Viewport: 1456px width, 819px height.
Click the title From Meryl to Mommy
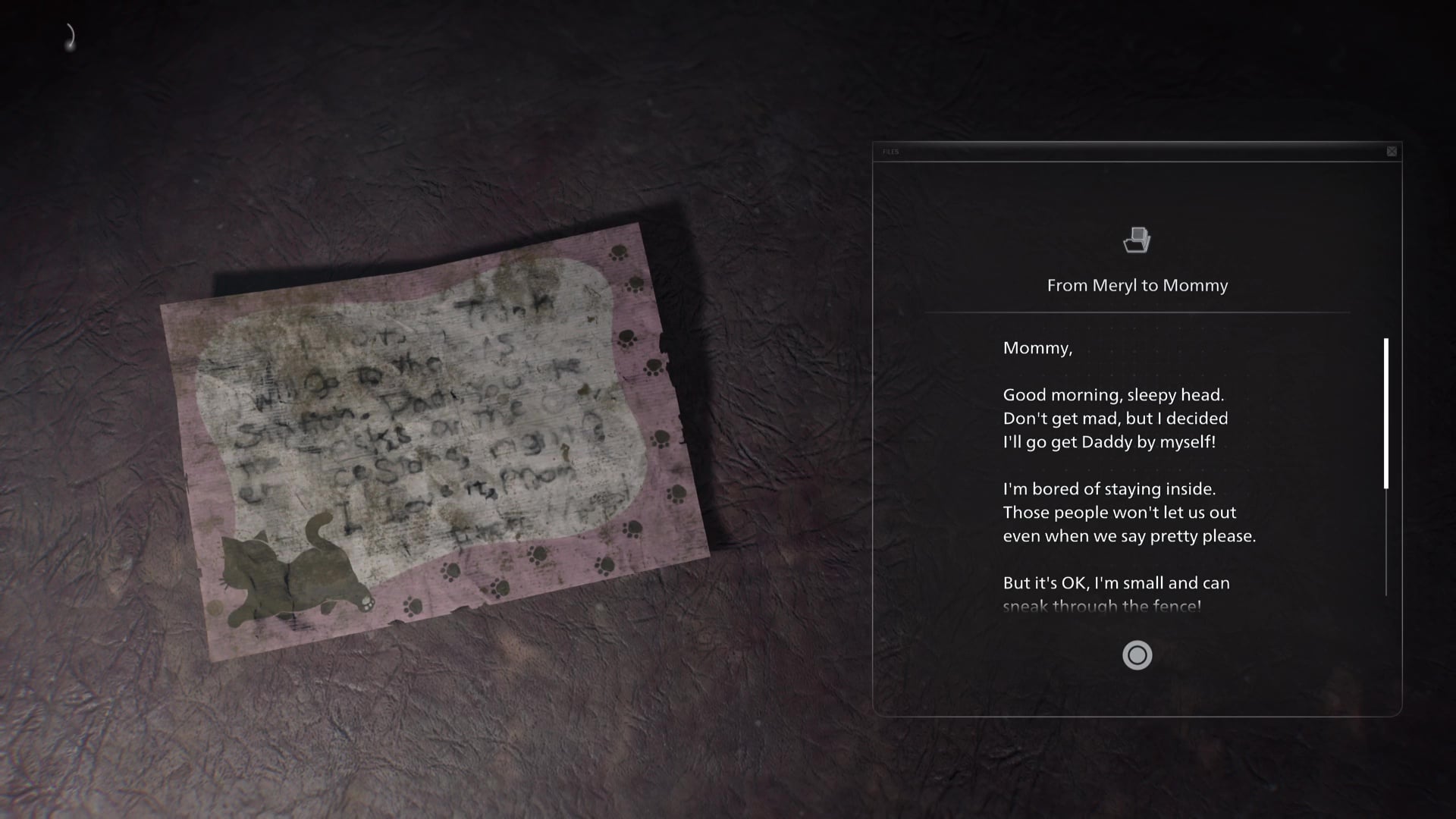click(1137, 286)
